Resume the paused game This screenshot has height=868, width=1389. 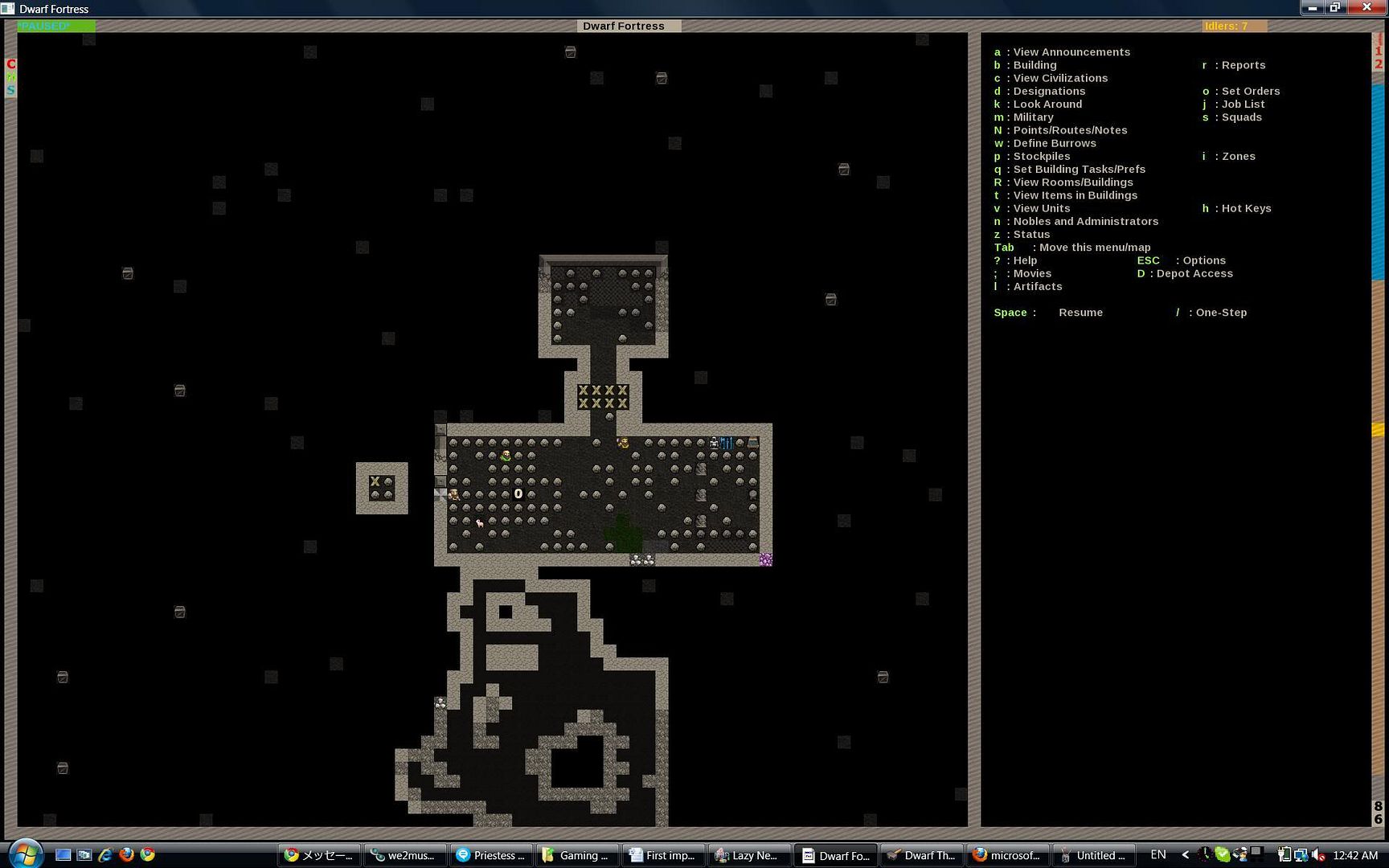1080,313
